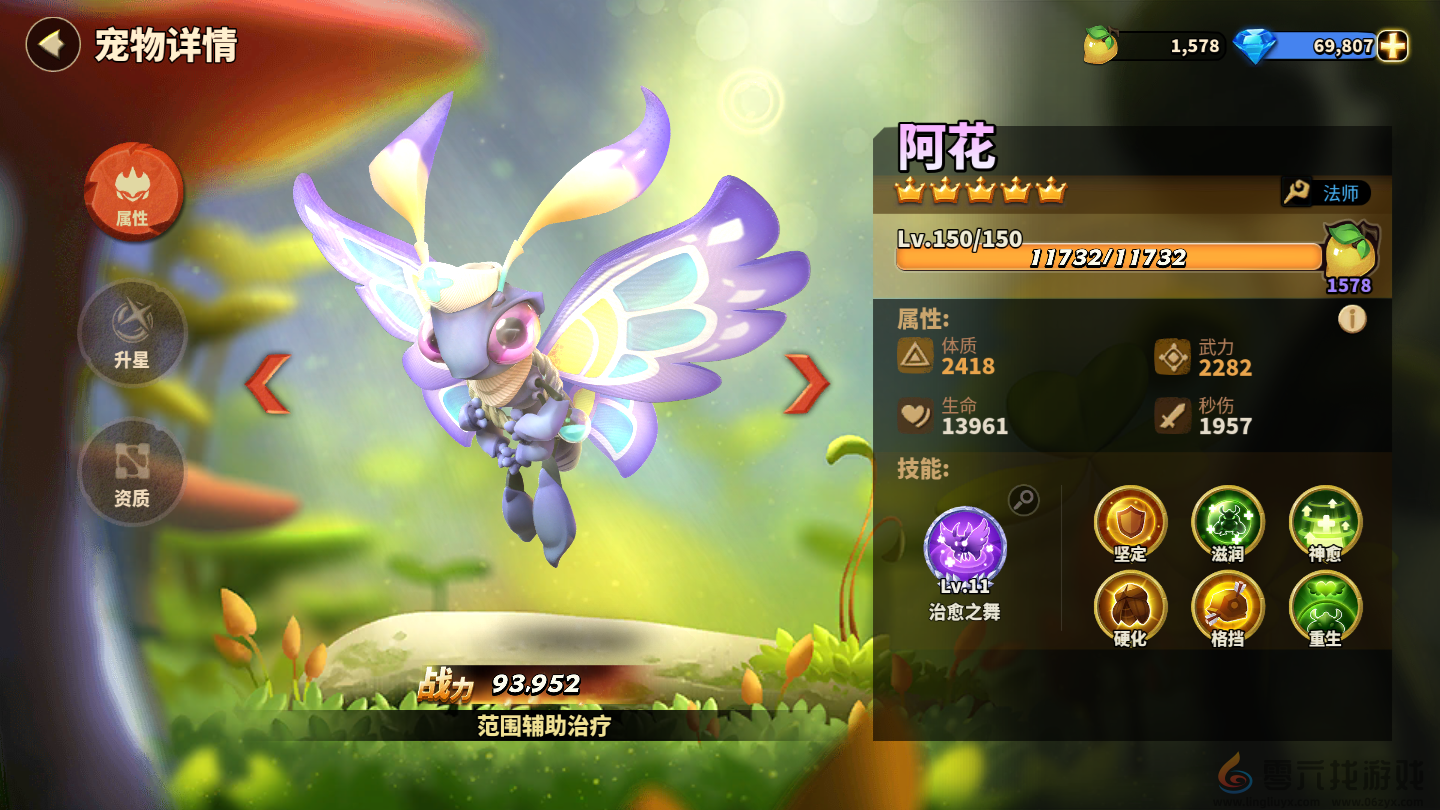Show the next pet with right arrow
Screen dimensions: 1440x810
point(806,383)
